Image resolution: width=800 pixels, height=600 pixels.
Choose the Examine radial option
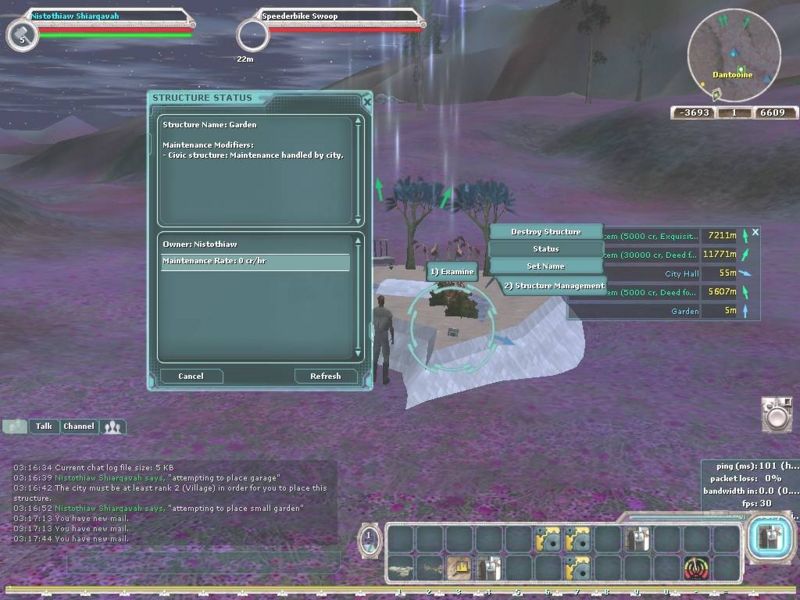coord(451,271)
